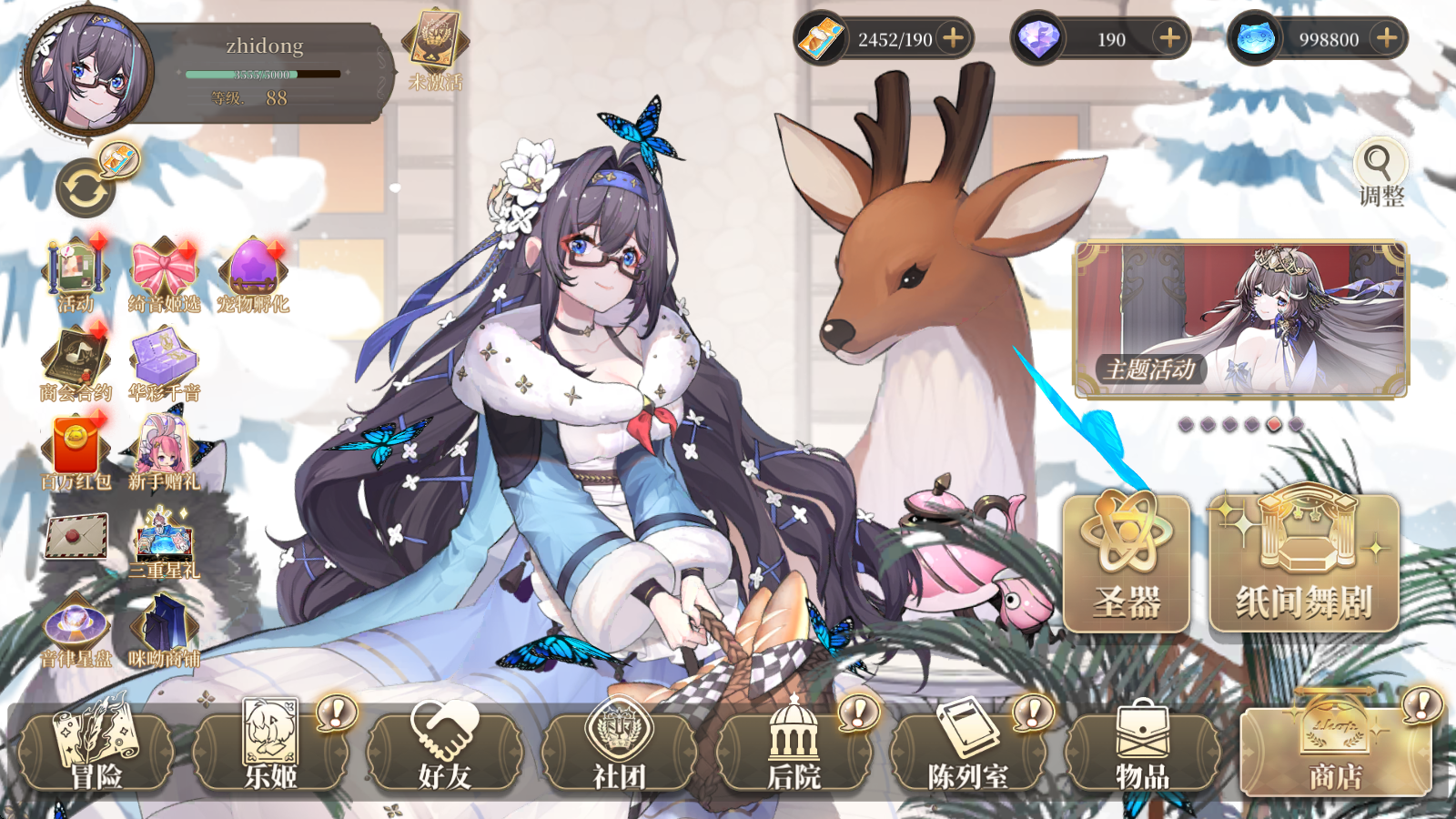Screen dimensions: 1456x819
Task: Open the 冒险 adventure menu
Action: click(x=96, y=751)
